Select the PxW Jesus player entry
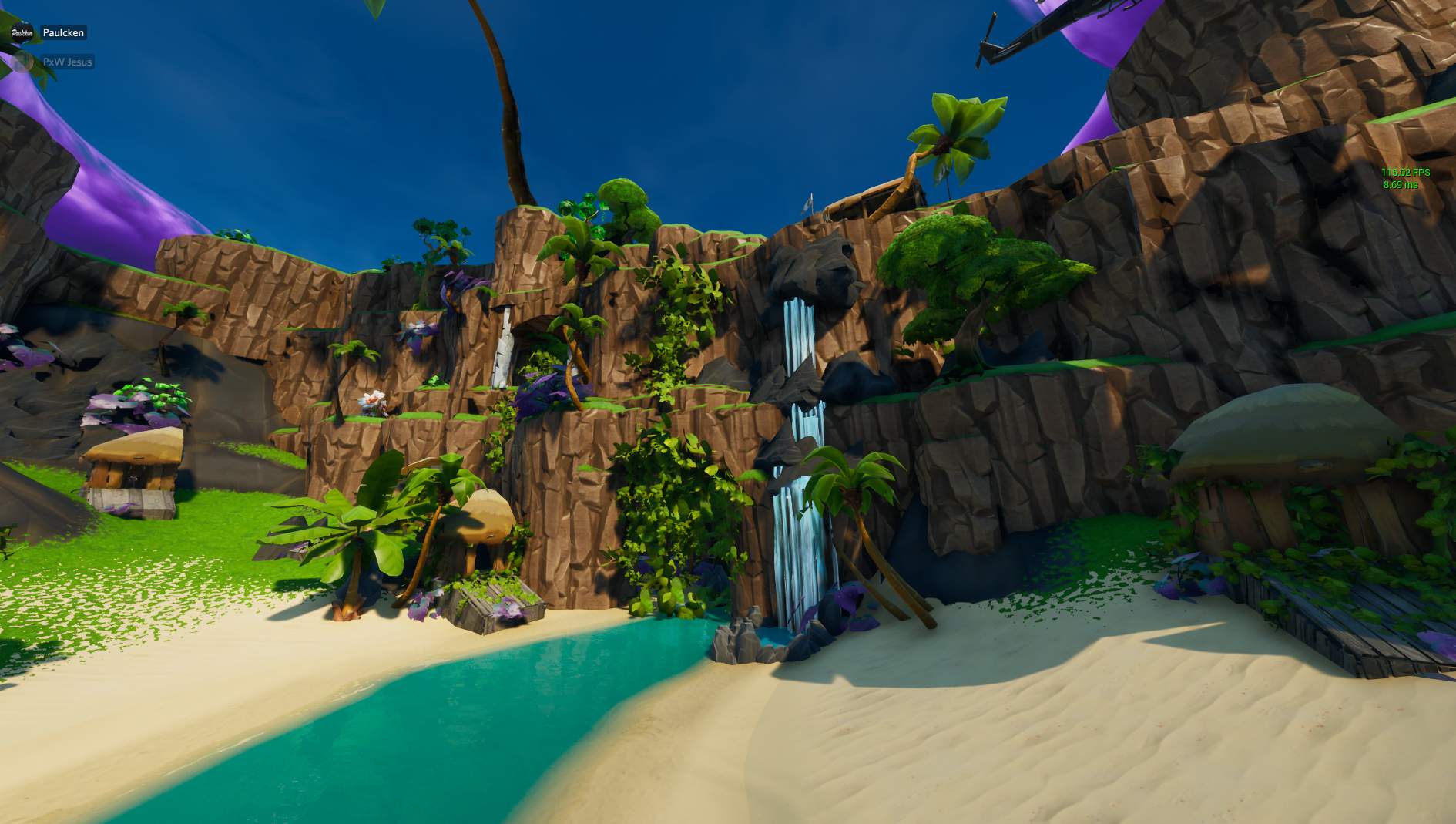 (x=67, y=62)
